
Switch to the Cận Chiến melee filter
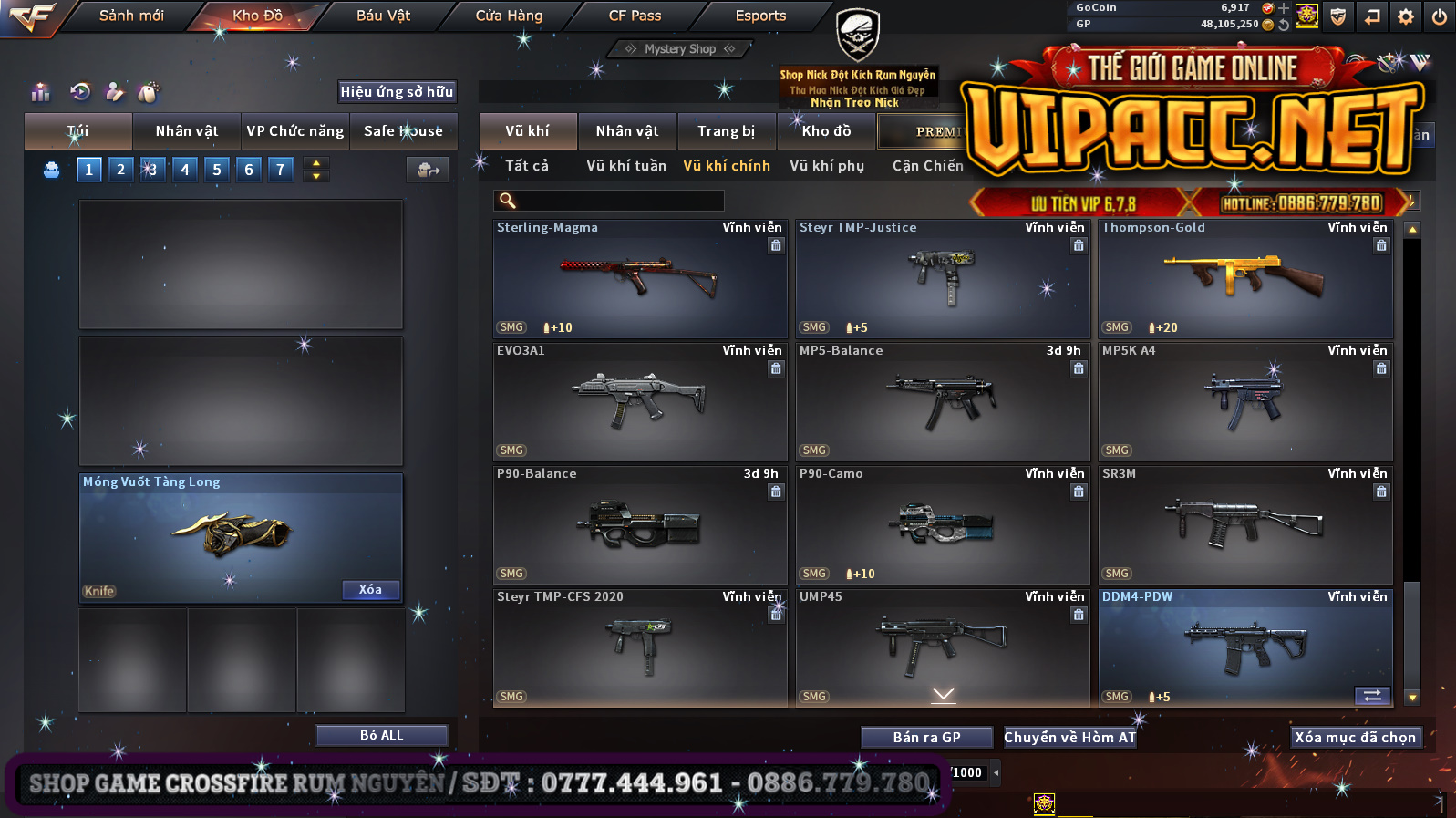click(x=927, y=166)
